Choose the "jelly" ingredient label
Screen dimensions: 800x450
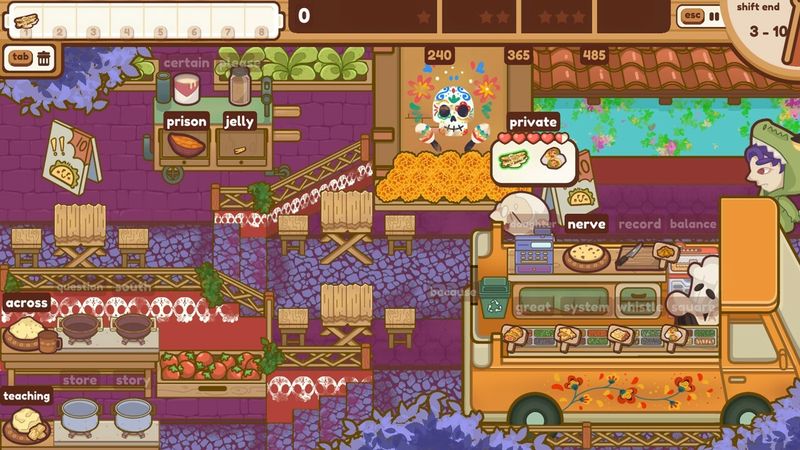pyautogui.click(x=239, y=122)
